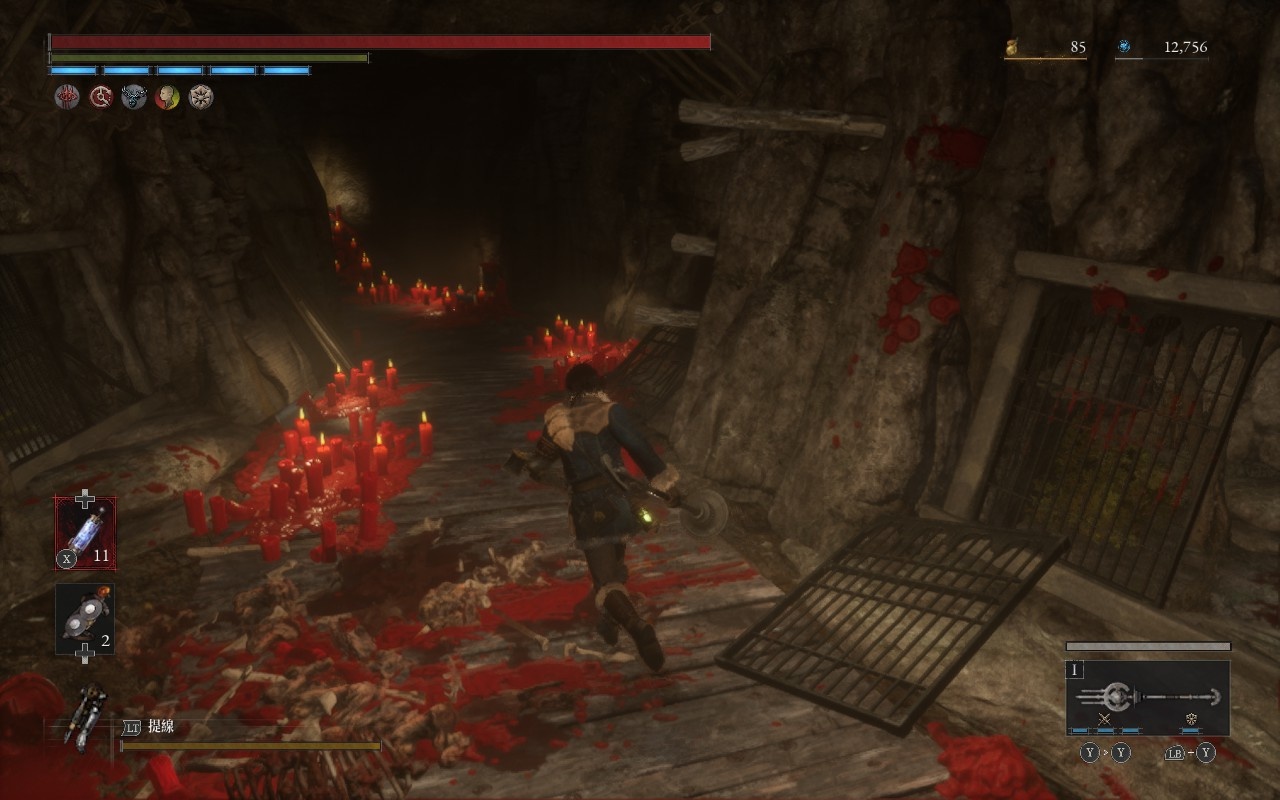This screenshot has width=1280, height=800.
Task: Inspect the red circular axe buff icon
Action: click(x=100, y=97)
